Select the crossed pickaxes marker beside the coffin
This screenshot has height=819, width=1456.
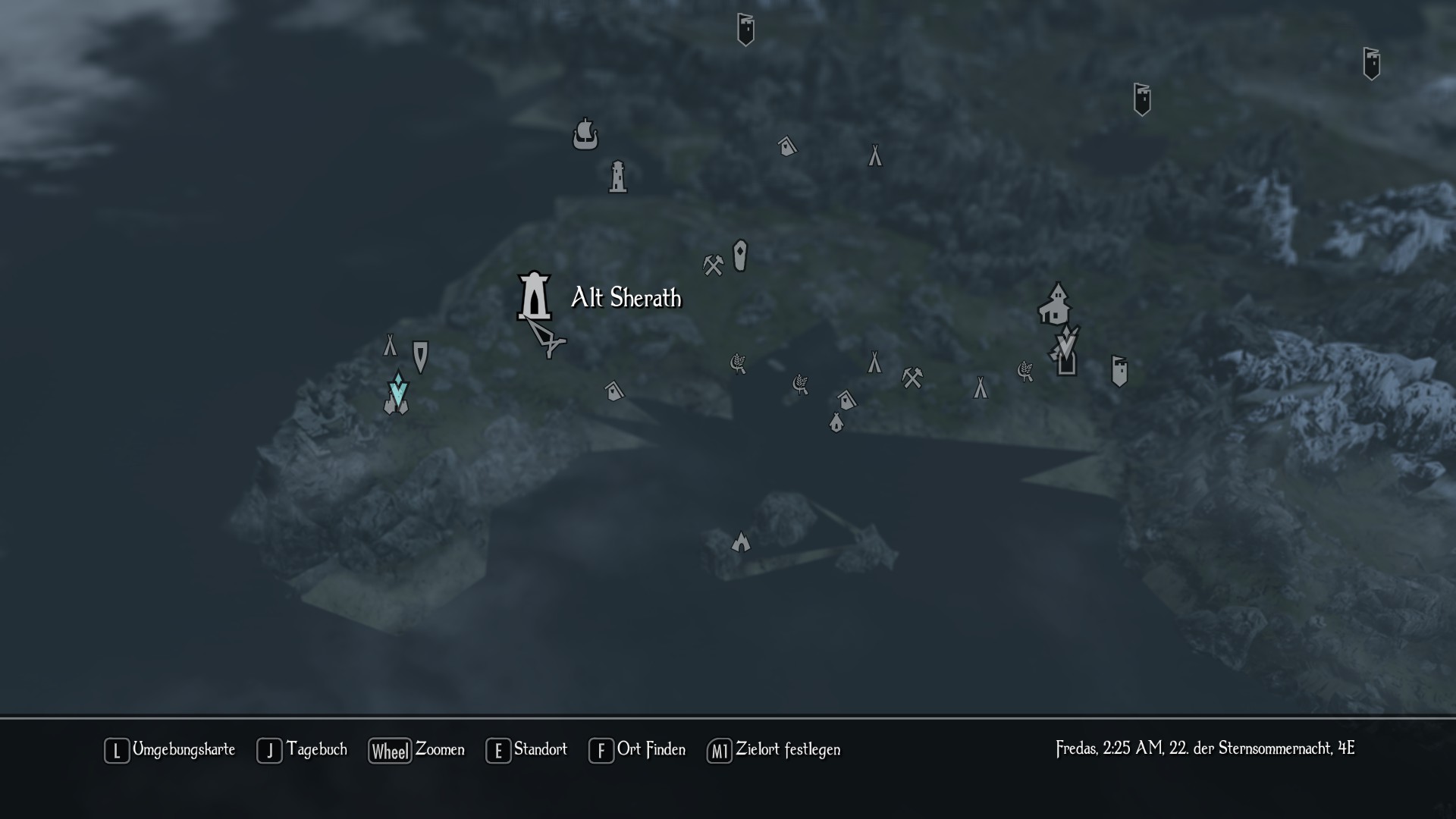(x=713, y=265)
